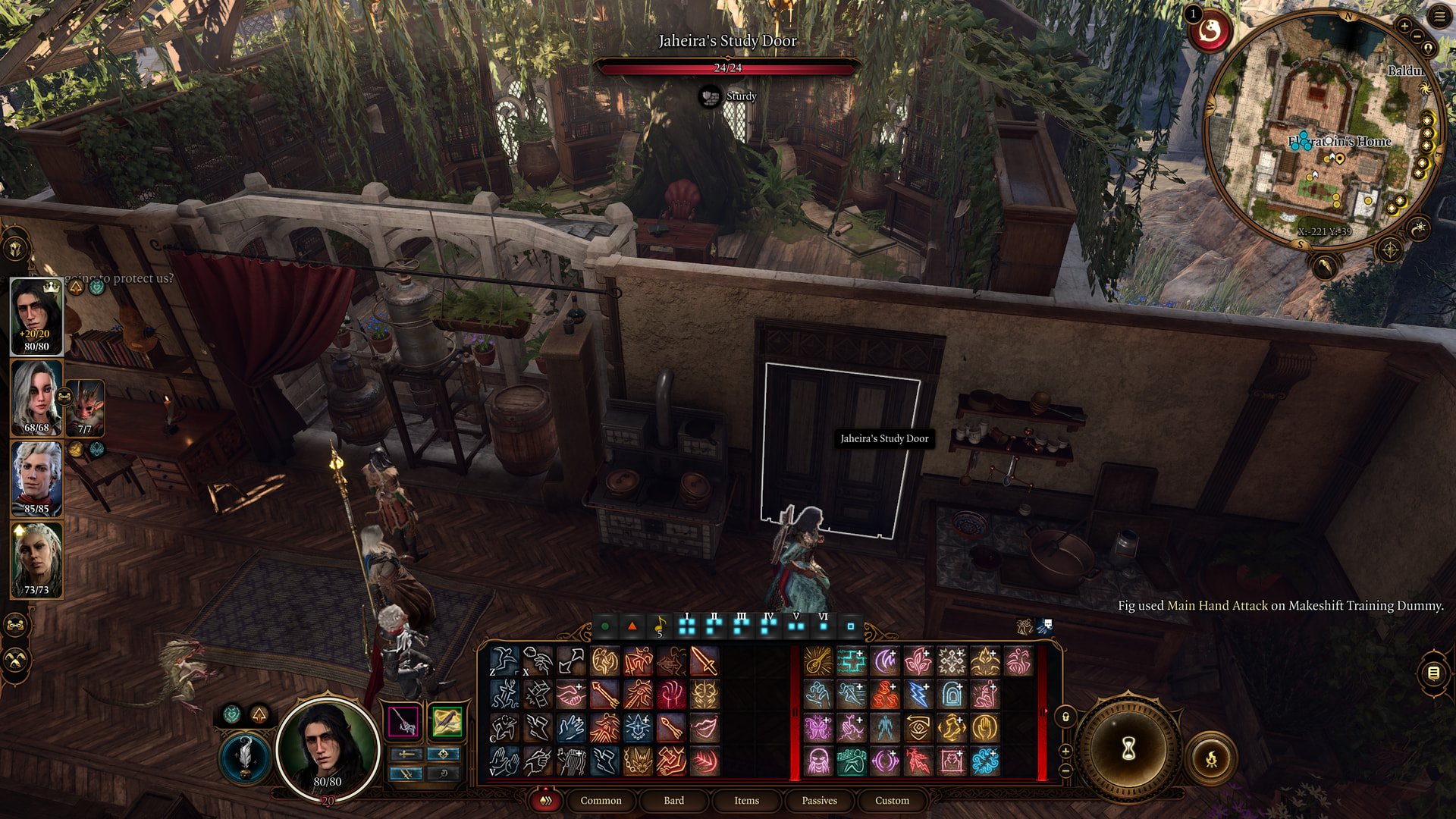This screenshot has height=819, width=1456.
Task: Click the red inspiration orb by minimap
Action: click(1210, 32)
